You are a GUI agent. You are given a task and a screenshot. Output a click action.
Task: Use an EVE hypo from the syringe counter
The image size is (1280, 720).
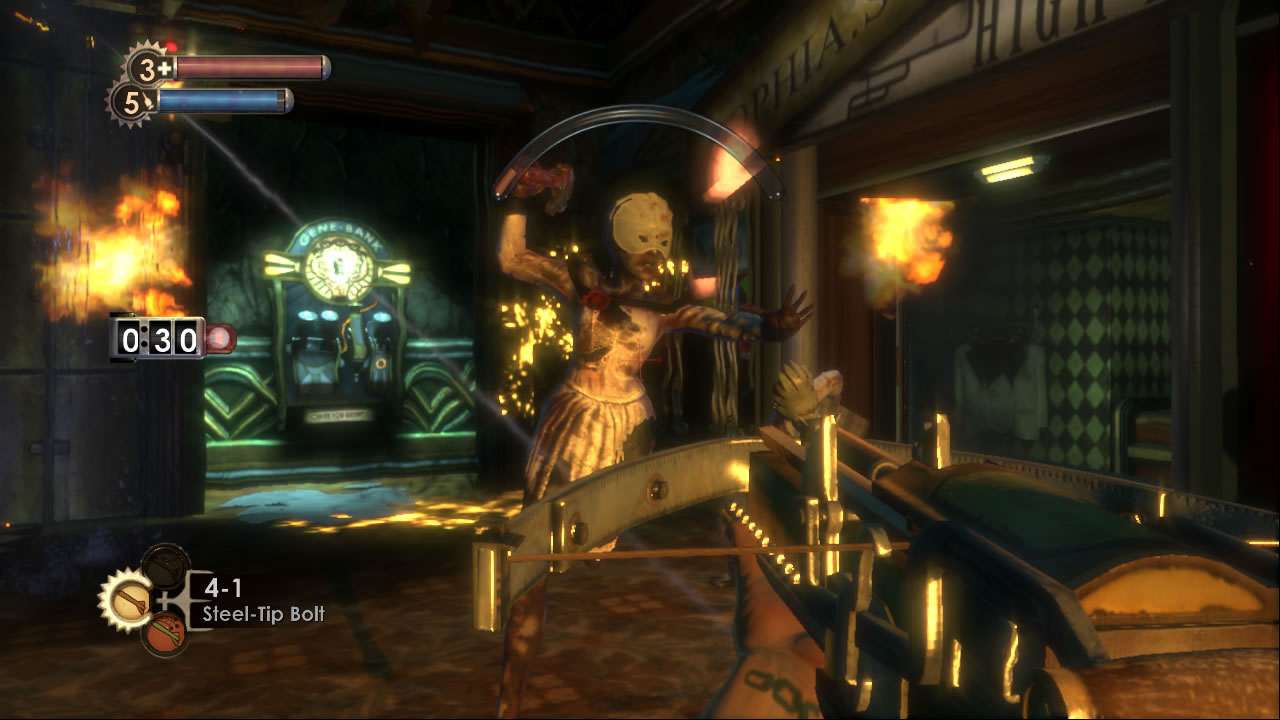(131, 101)
